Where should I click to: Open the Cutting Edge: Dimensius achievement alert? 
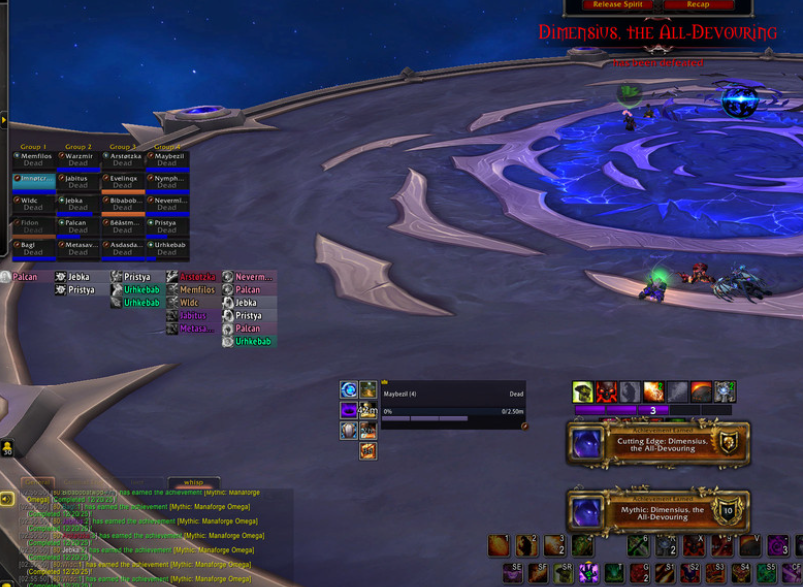(658, 443)
